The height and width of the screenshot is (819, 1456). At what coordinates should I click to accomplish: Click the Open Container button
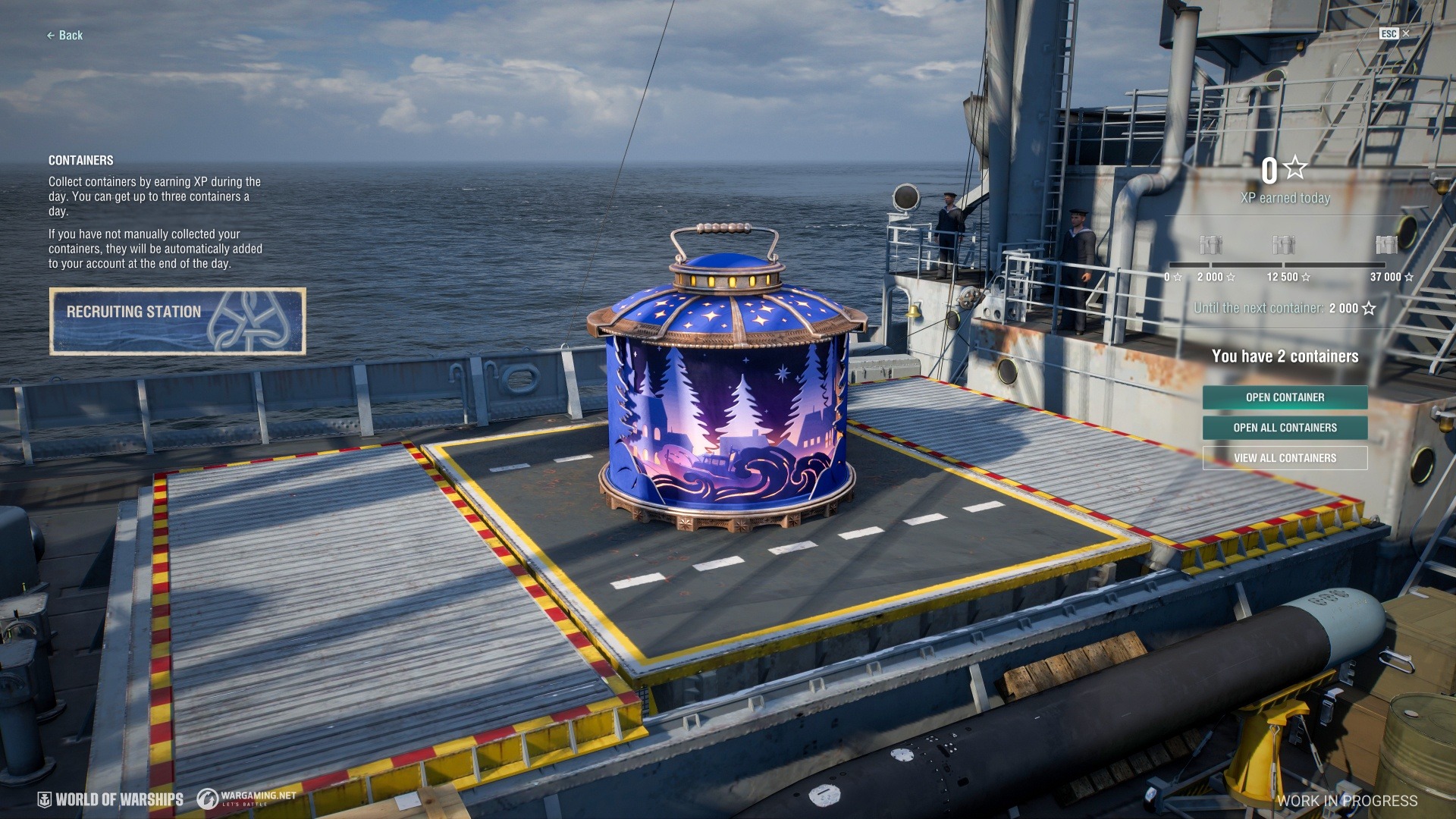tap(1285, 397)
